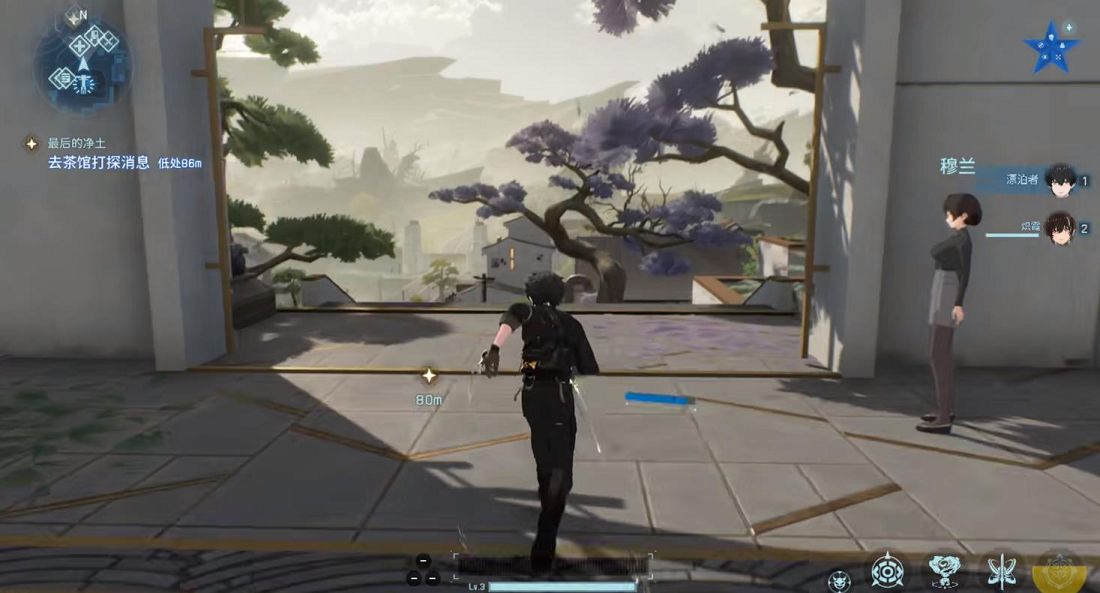This screenshot has width=1100, height=593.
Task: Trigger the swirling tornado skill icon
Action: (944, 571)
